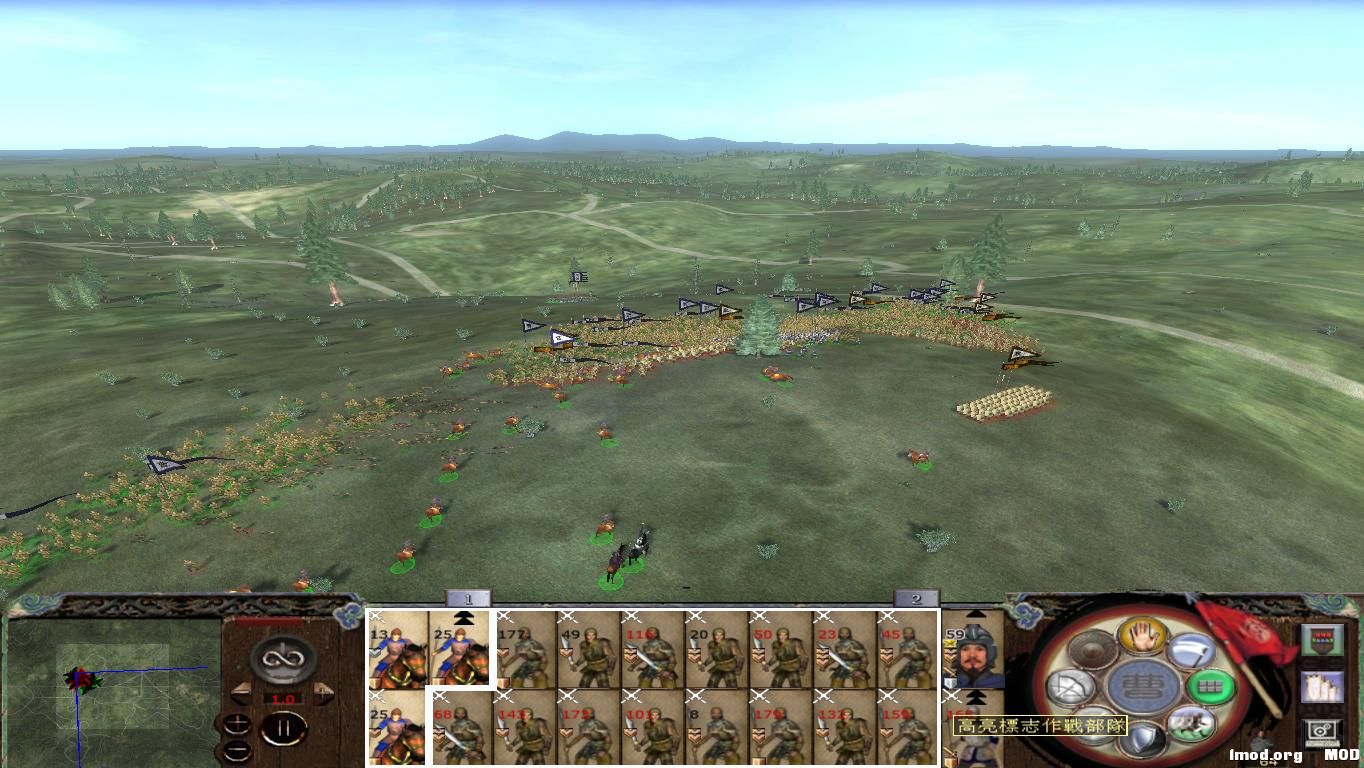Click the speed readout showing 1.0
1364x768 pixels.
point(285,698)
